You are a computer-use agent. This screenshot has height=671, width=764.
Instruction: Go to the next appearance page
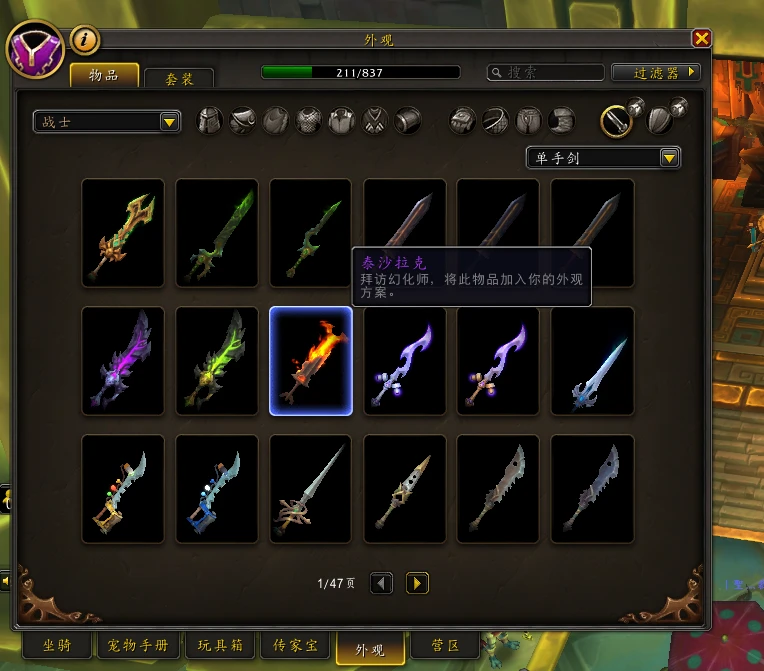point(417,583)
